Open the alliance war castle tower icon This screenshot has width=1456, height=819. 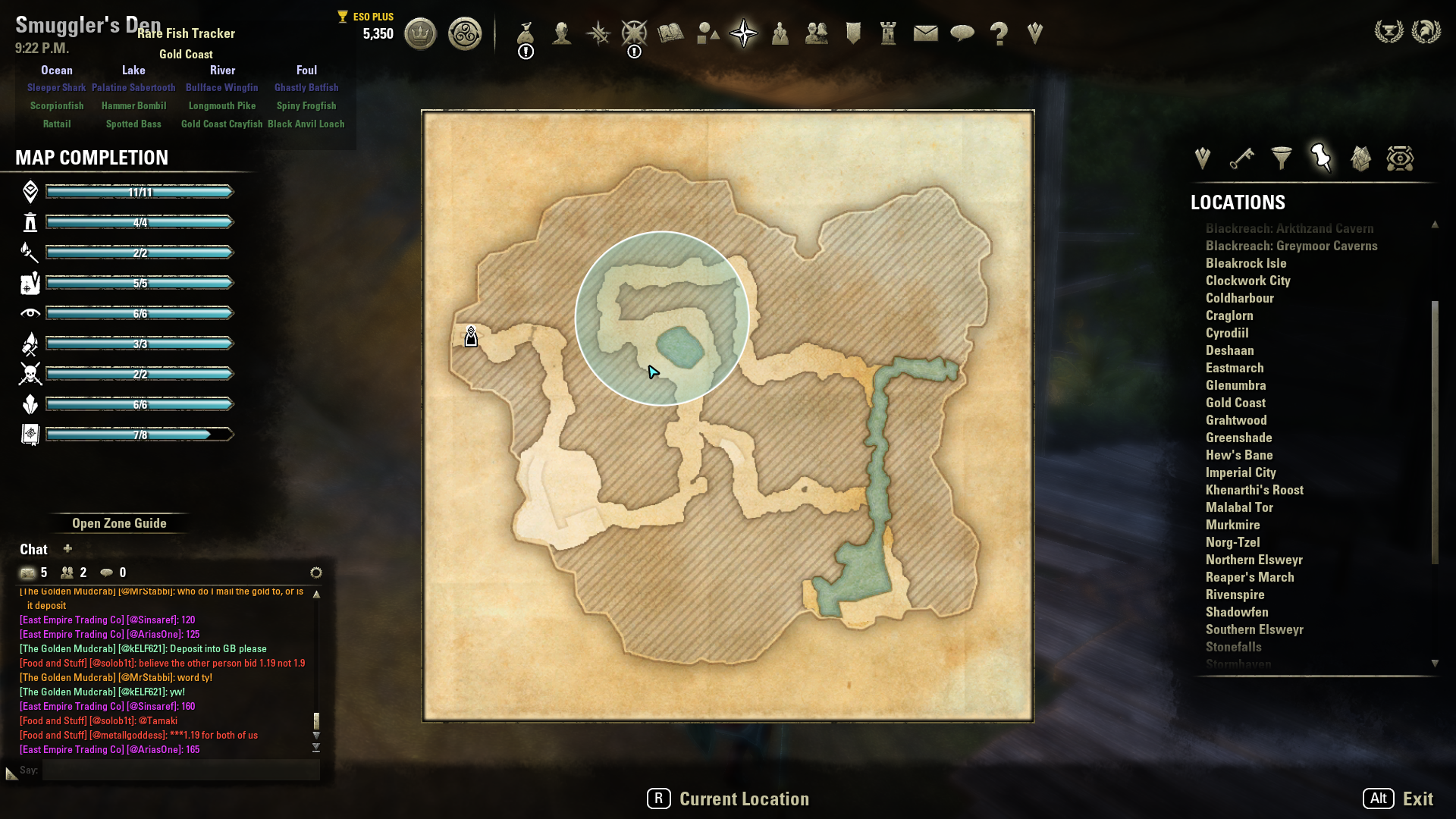coord(888,33)
